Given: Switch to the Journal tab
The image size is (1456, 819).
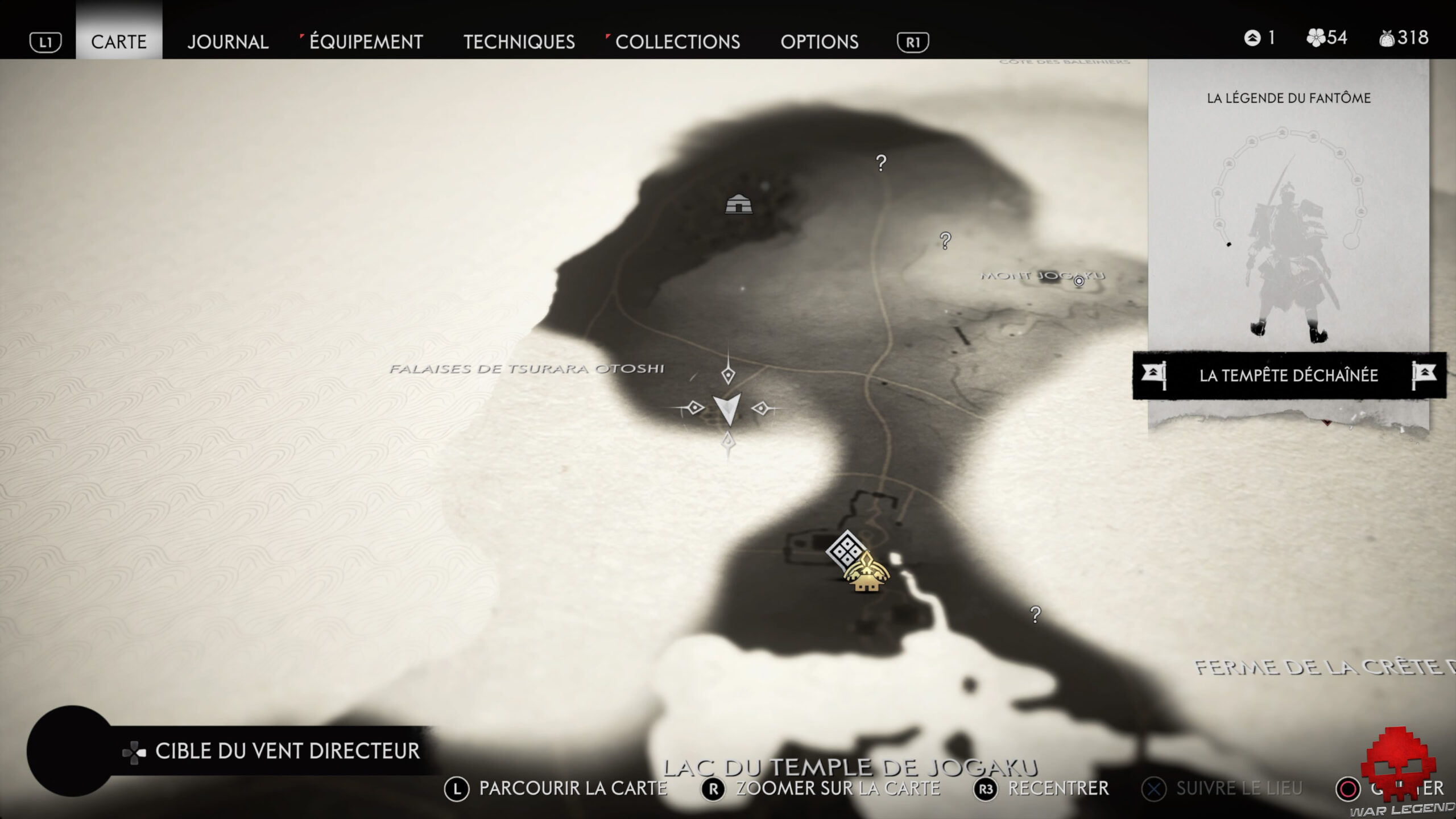Looking at the screenshot, I should tap(228, 42).
